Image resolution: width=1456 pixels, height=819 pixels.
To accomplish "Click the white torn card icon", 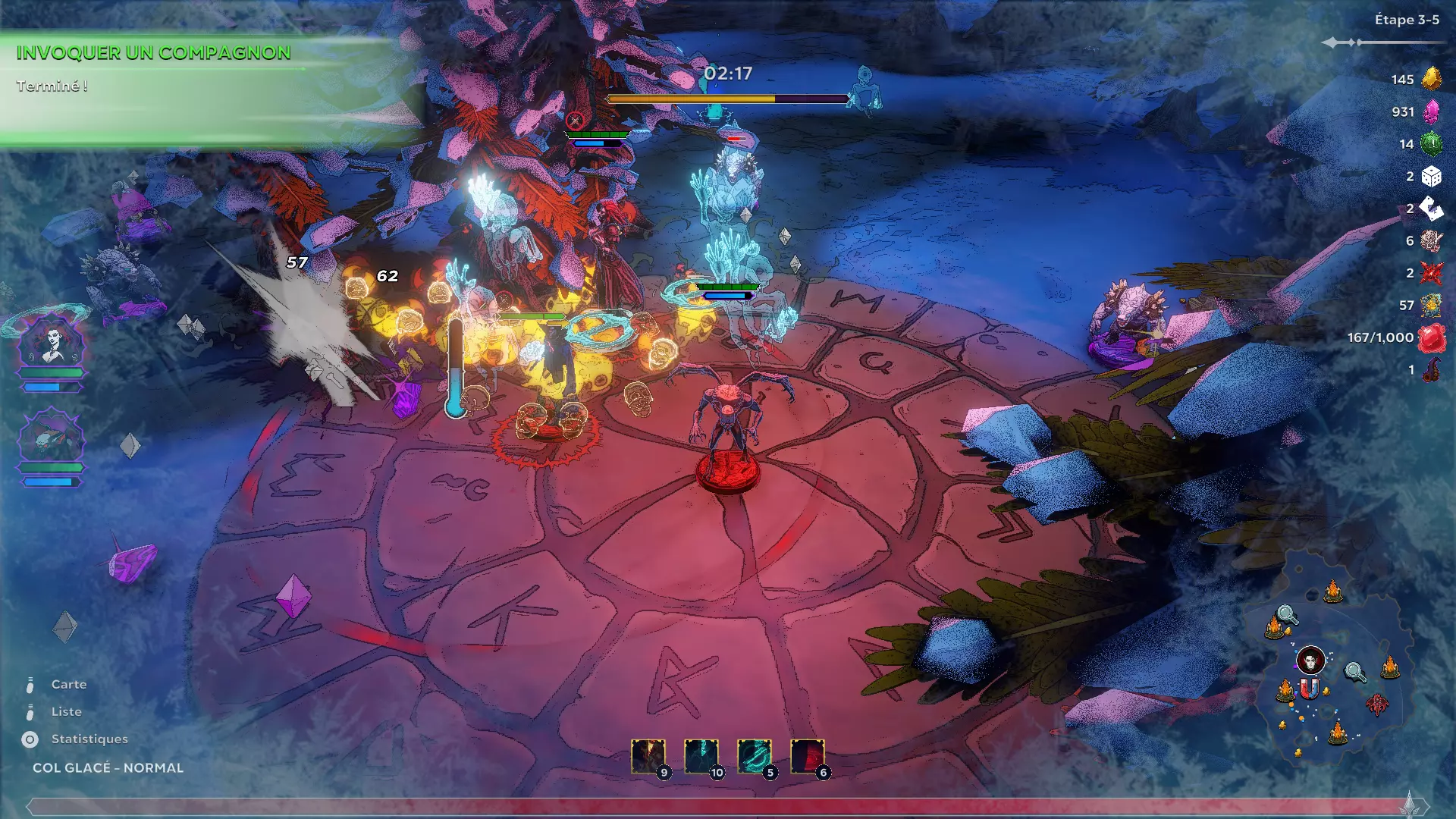I will click(x=1431, y=209).
